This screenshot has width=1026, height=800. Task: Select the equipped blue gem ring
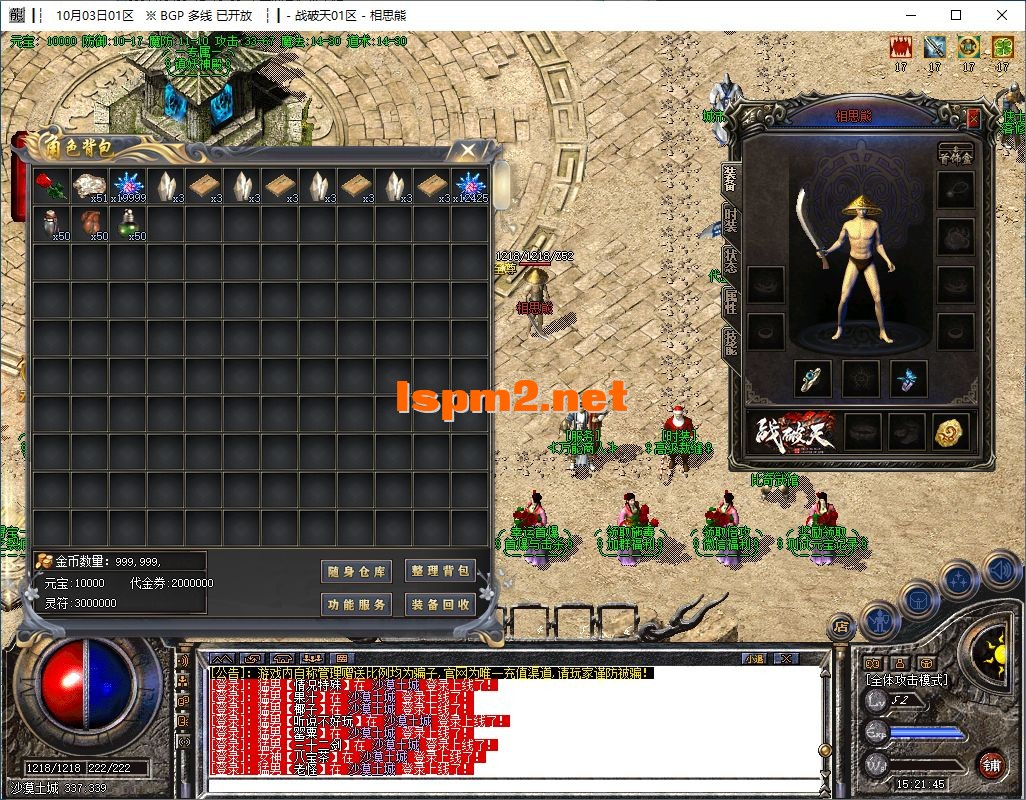tap(812, 379)
